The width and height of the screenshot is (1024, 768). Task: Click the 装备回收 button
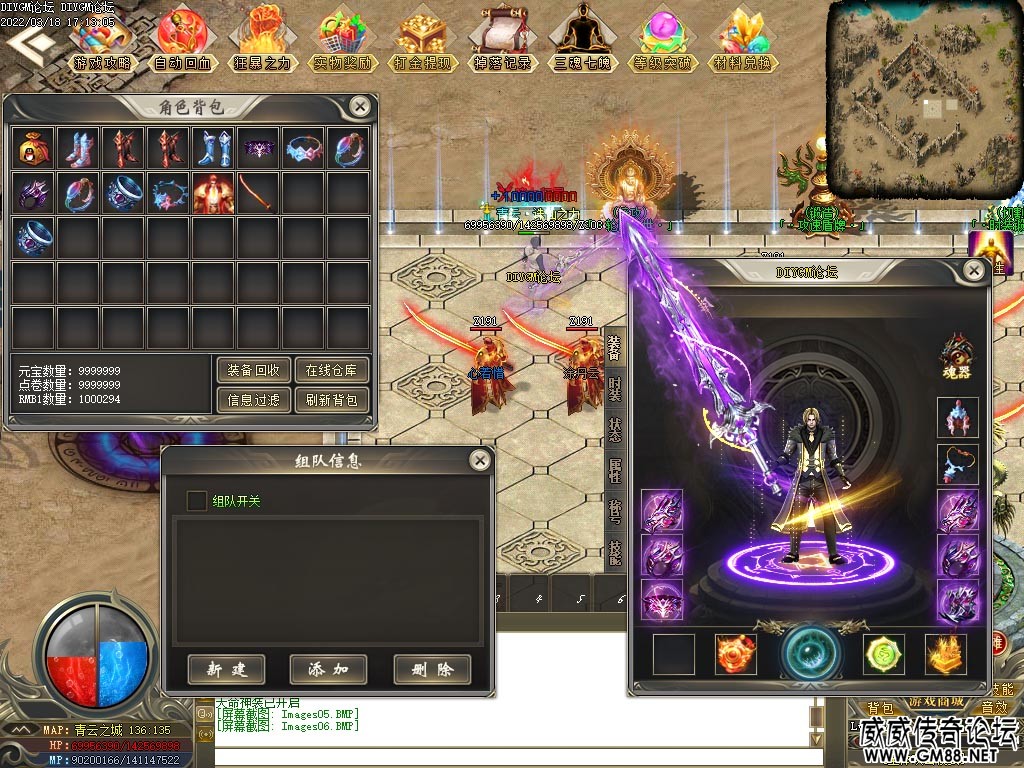click(x=254, y=370)
